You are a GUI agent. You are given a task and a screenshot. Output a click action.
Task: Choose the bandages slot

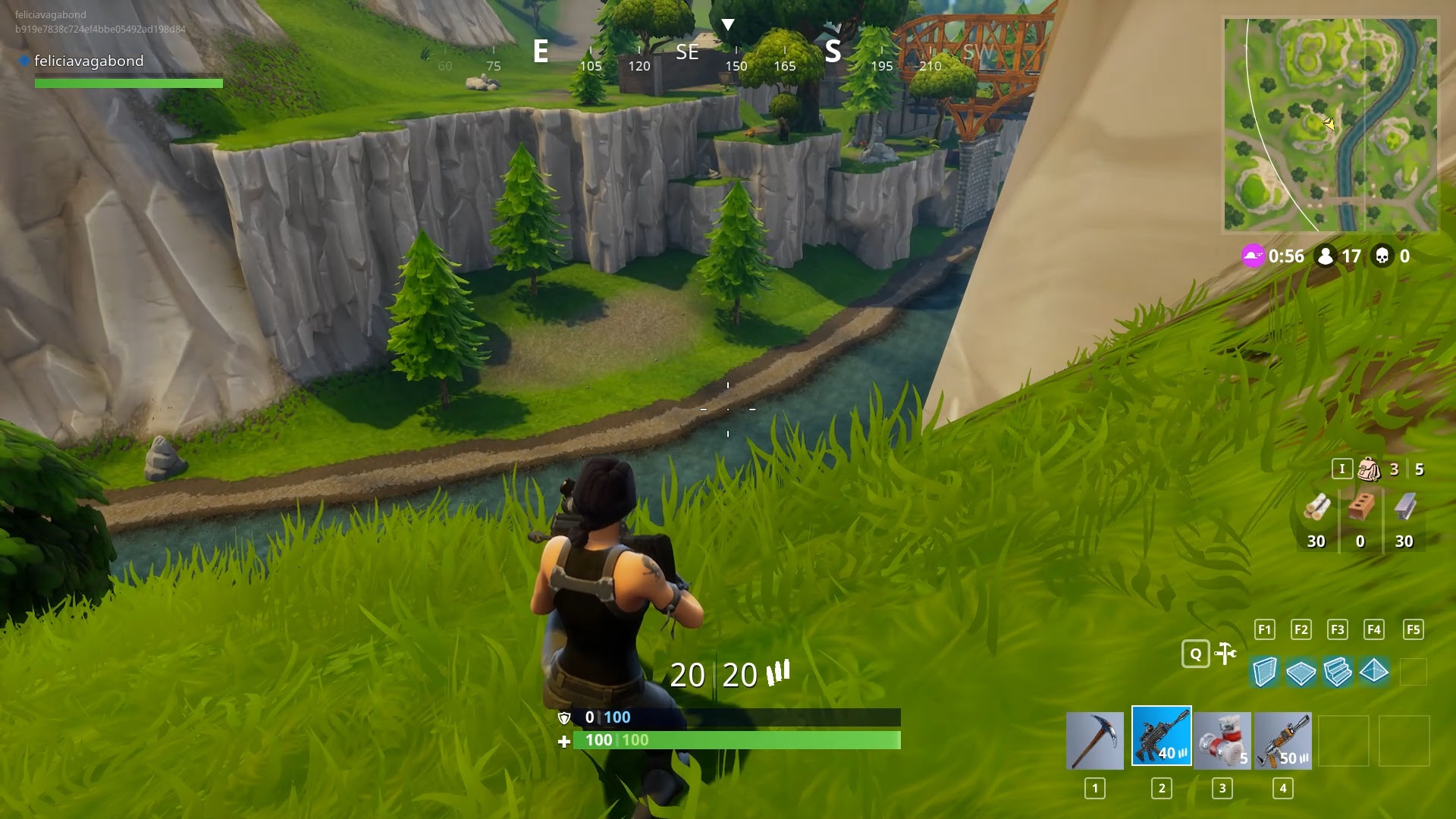click(1222, 741)
